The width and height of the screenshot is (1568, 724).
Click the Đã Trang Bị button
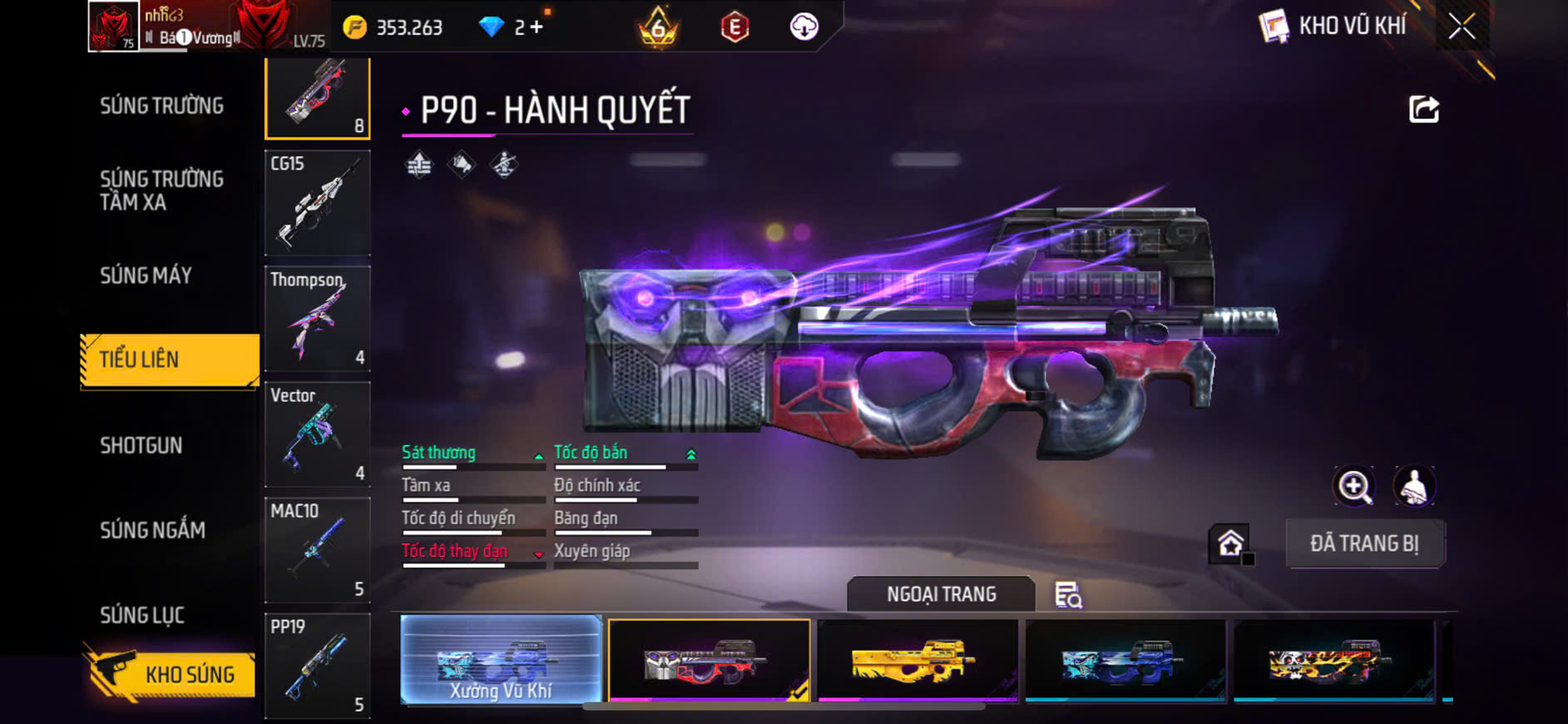click(1364, 543)
